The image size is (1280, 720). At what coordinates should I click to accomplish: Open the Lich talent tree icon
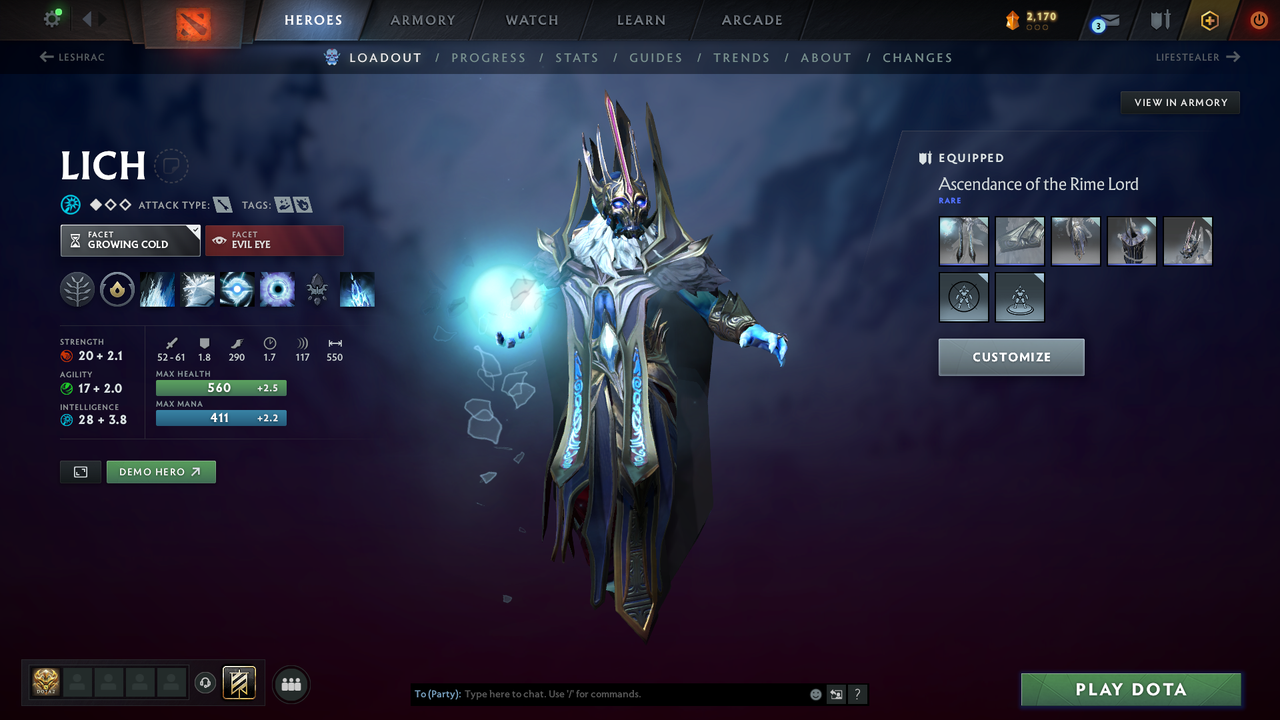pyautogui.click(x=77, y=289)
